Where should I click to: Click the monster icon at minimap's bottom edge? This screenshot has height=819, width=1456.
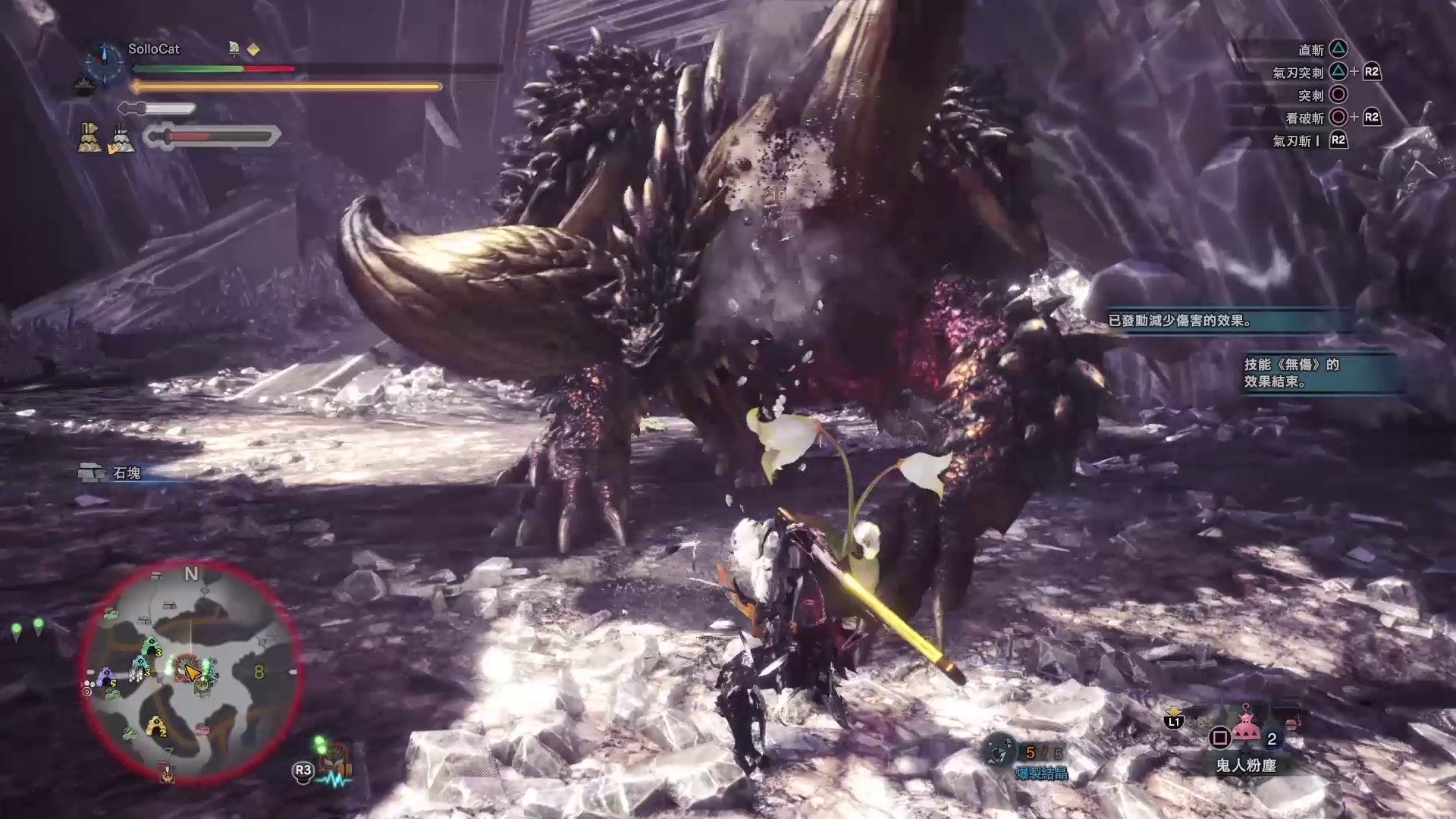tap(167, 772)
